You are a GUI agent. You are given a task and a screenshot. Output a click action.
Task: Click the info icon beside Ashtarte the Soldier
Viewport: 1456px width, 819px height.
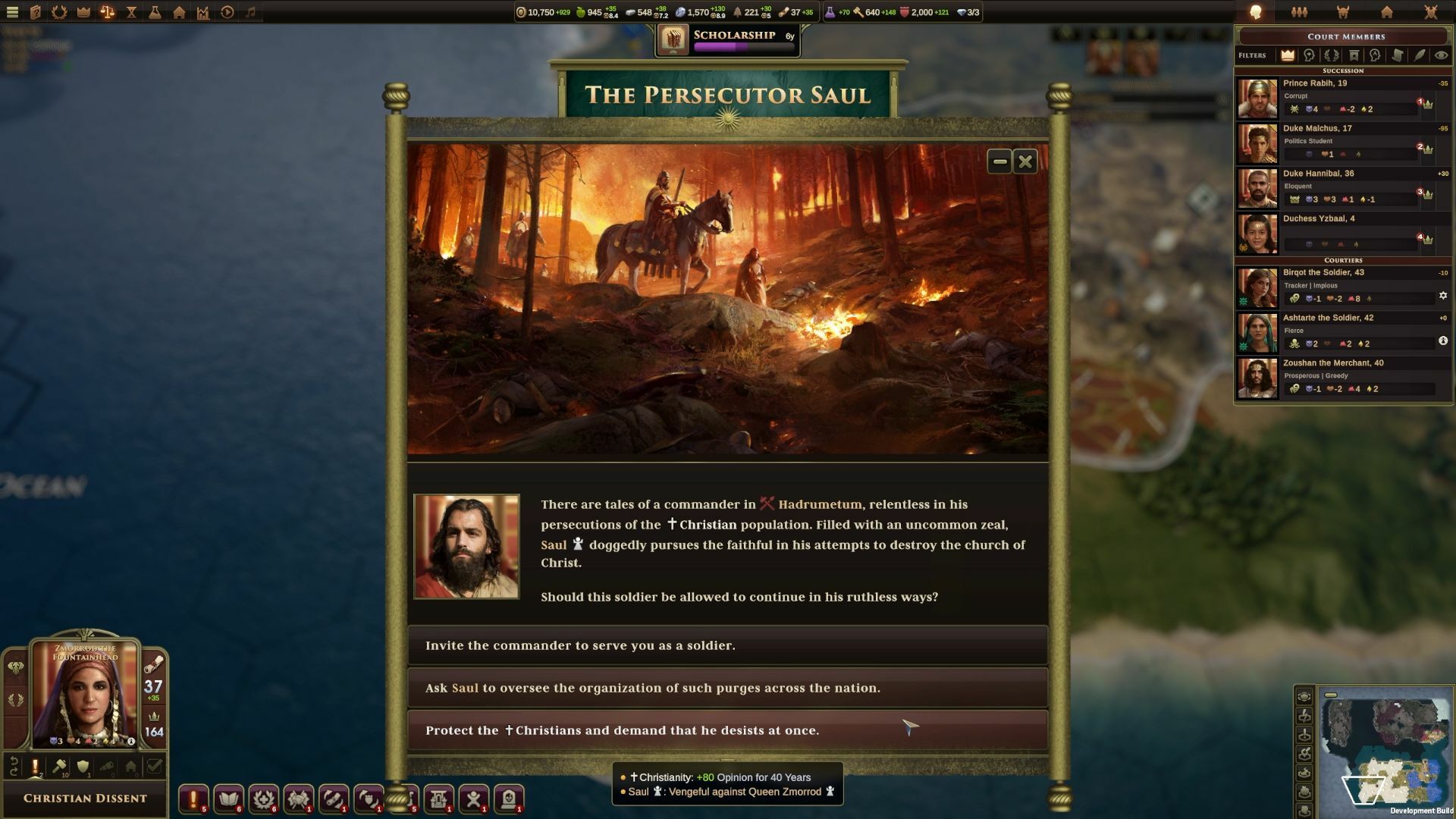pos(1443,341)
